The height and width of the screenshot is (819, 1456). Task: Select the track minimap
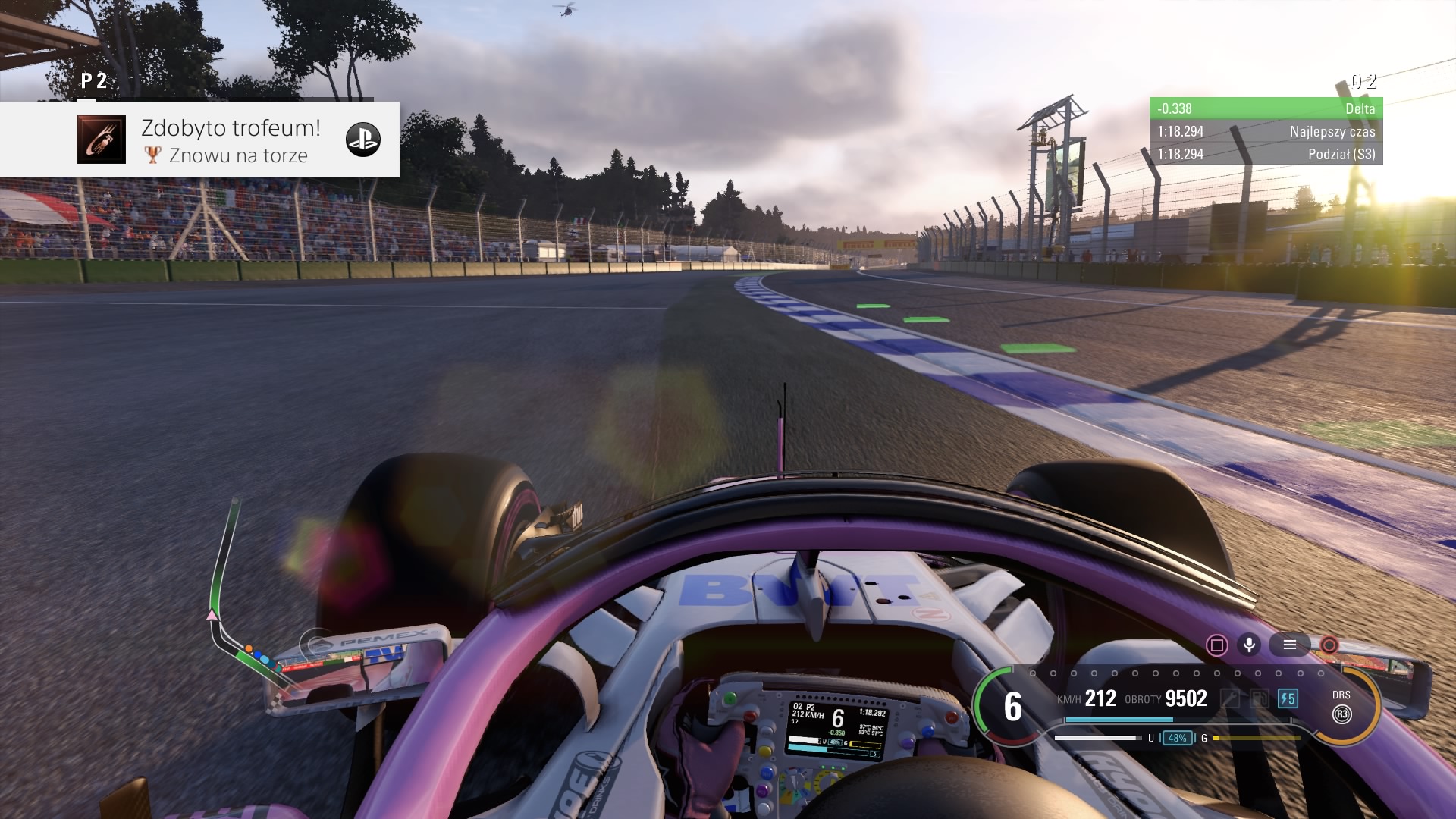[243, 607]
